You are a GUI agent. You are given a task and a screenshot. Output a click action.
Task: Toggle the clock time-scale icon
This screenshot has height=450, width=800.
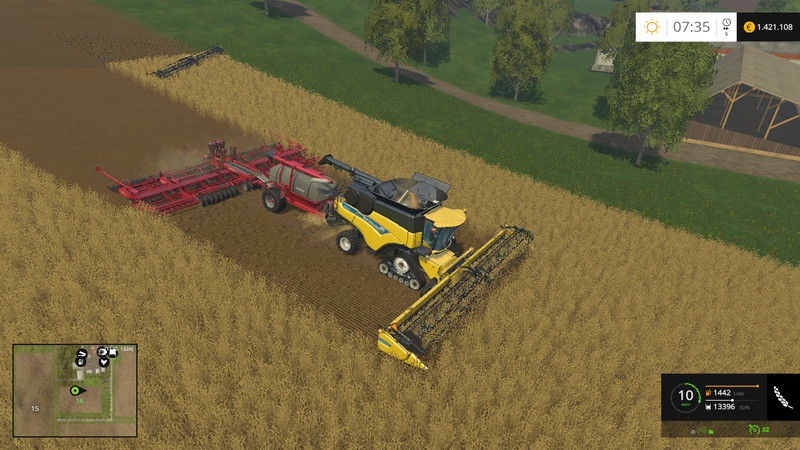pos(725,27)
